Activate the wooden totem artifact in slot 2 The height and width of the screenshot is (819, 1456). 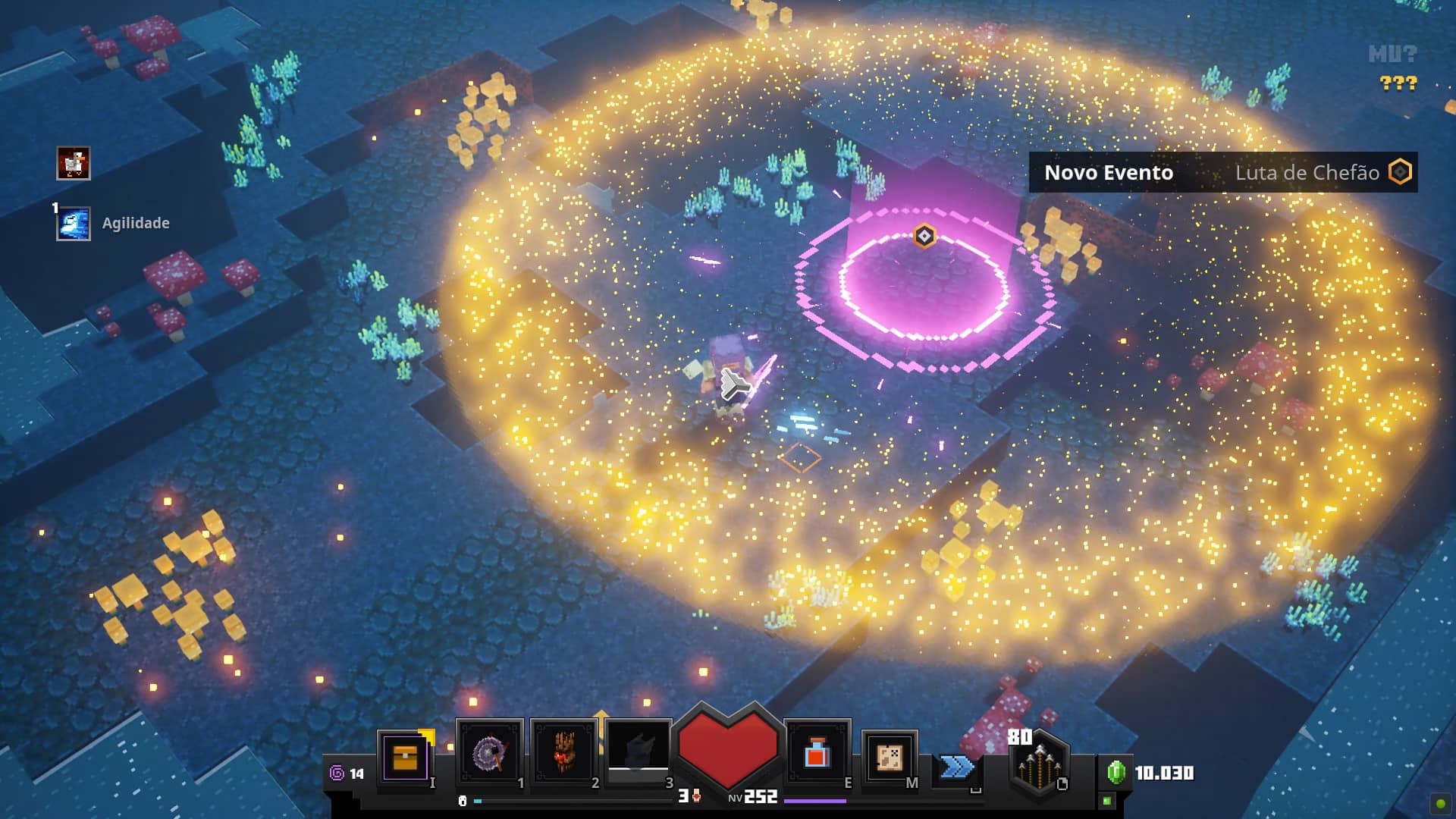pyautogui.click(x=564, y=754)
